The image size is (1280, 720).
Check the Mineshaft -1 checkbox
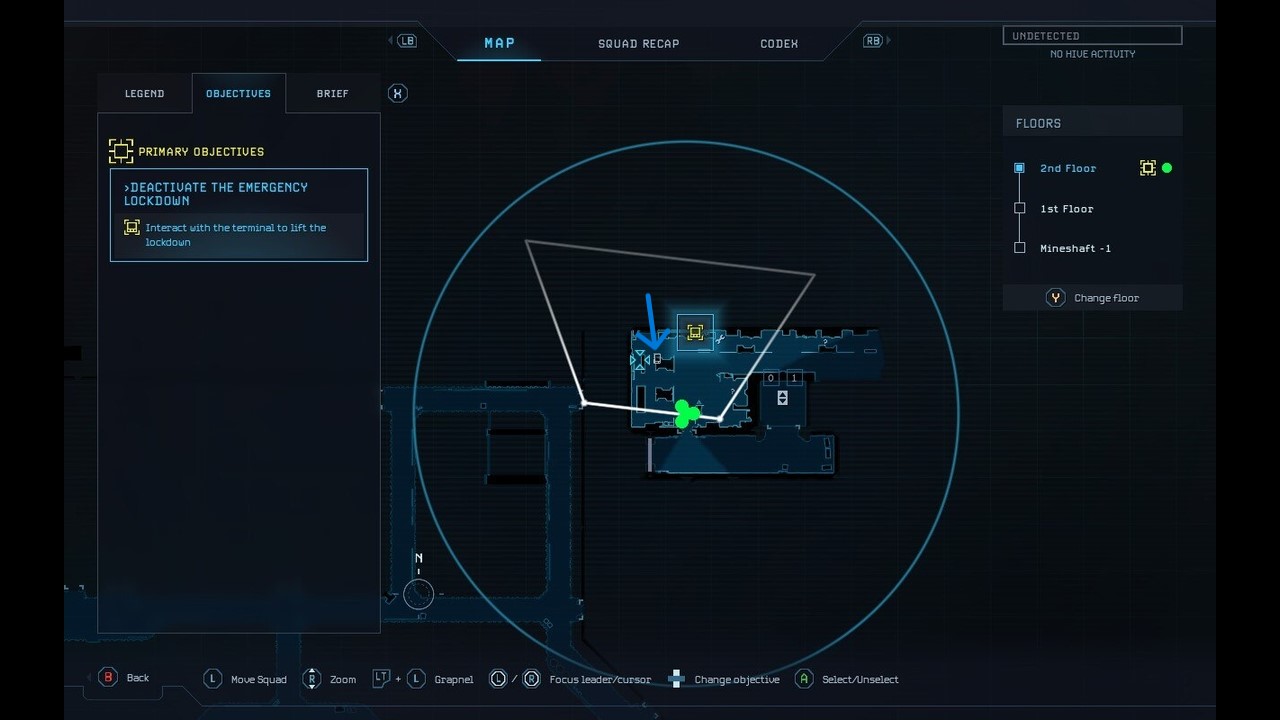[x=1020, y=248]
